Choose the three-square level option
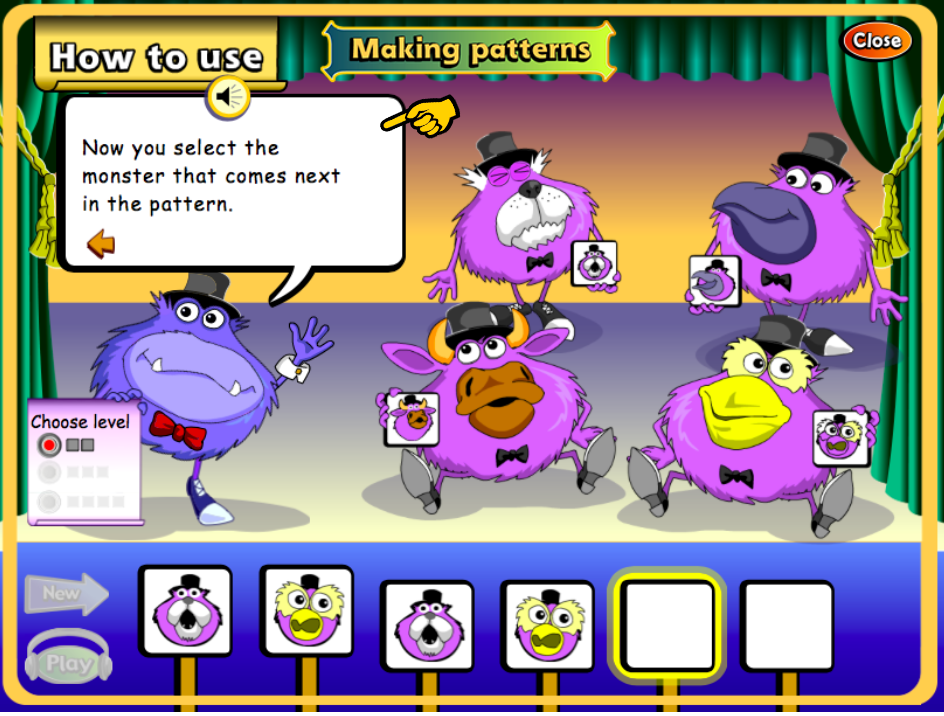The height and width of the screenshot is (716, 944). [x=49, y=472]
